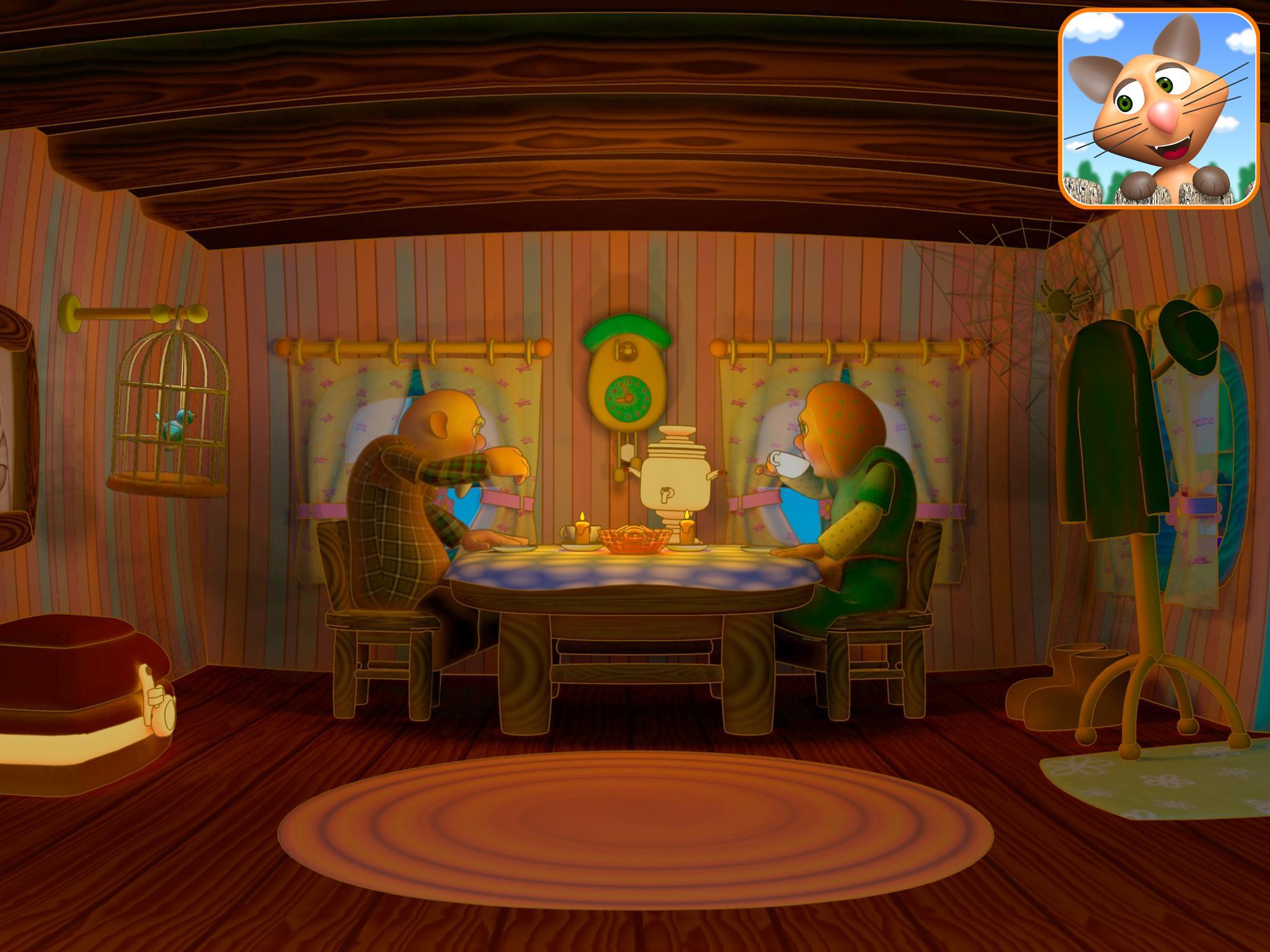Tap the cartoon cat app icon

(1158, 109)
